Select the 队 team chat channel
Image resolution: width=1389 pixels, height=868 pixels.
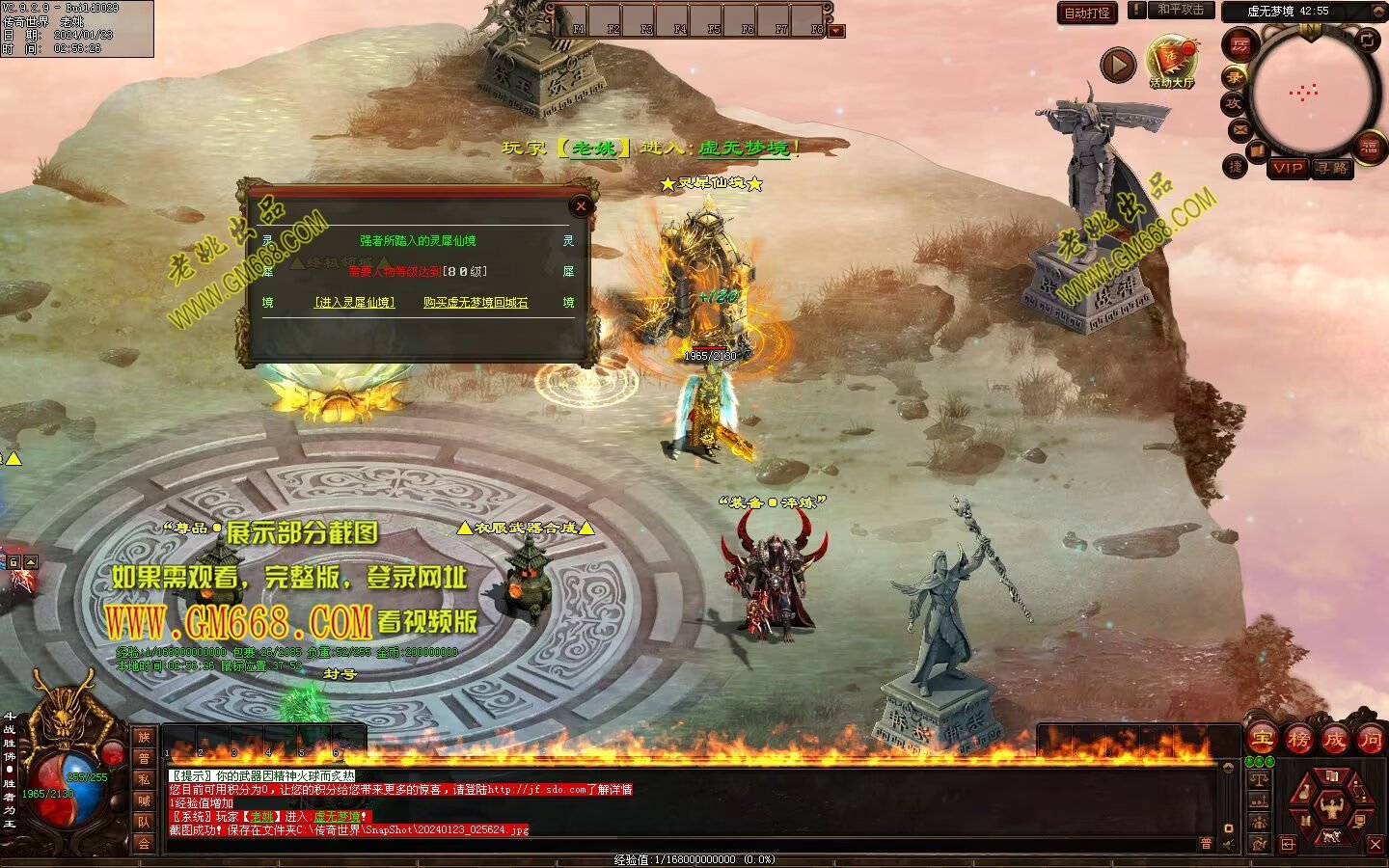[144, 822]
